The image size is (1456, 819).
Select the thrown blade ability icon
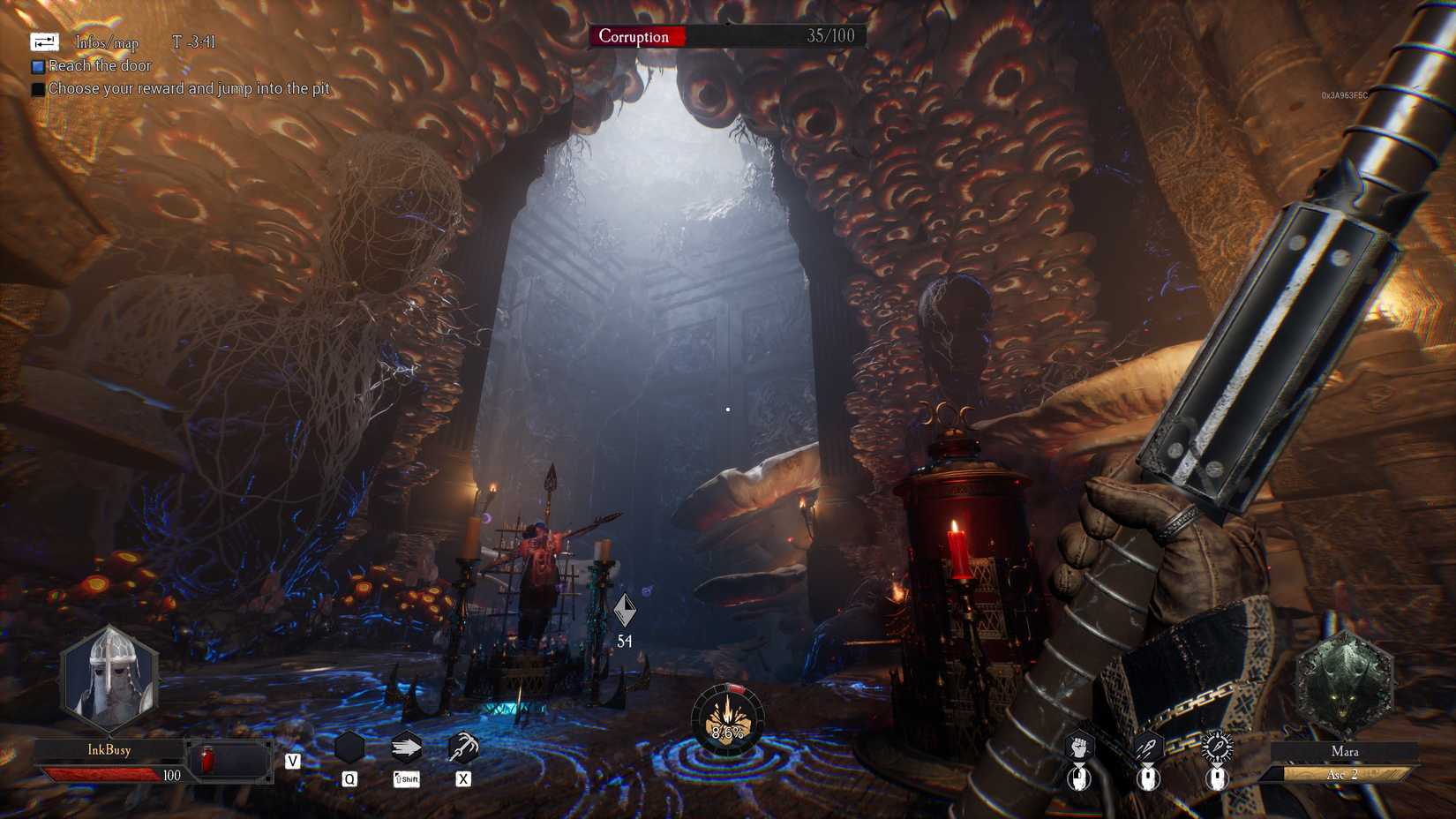1149,748
